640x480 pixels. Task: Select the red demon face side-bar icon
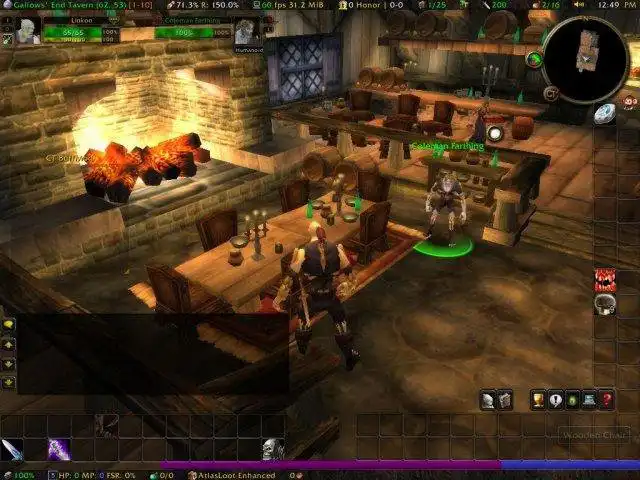604,279
